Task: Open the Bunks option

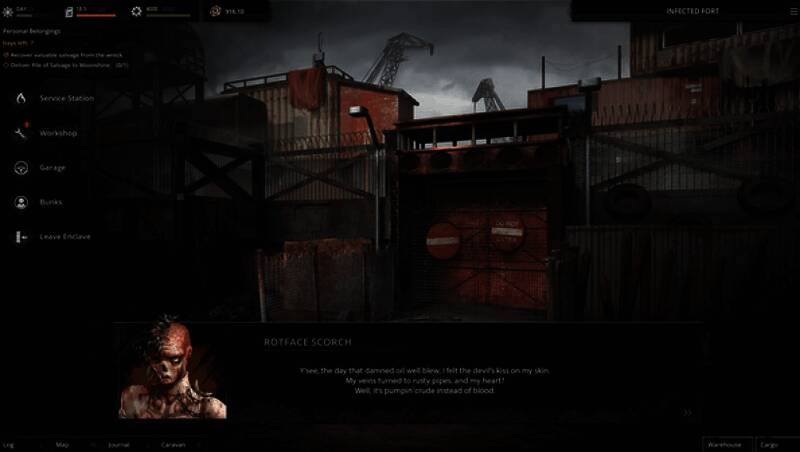Action: pyautogui.click(x=50, y=202)
